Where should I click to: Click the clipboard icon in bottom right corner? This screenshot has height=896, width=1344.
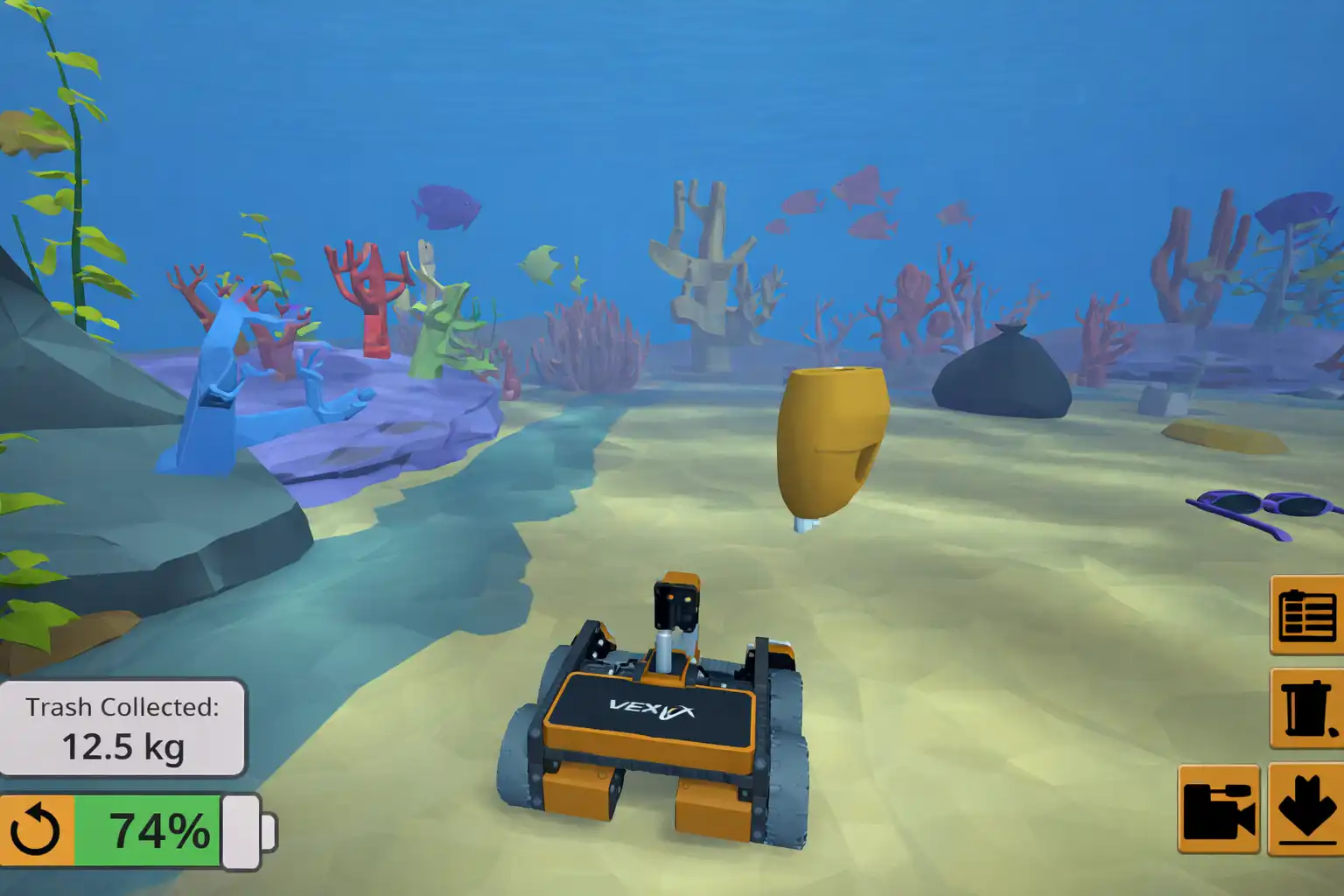coord(1309,617)
